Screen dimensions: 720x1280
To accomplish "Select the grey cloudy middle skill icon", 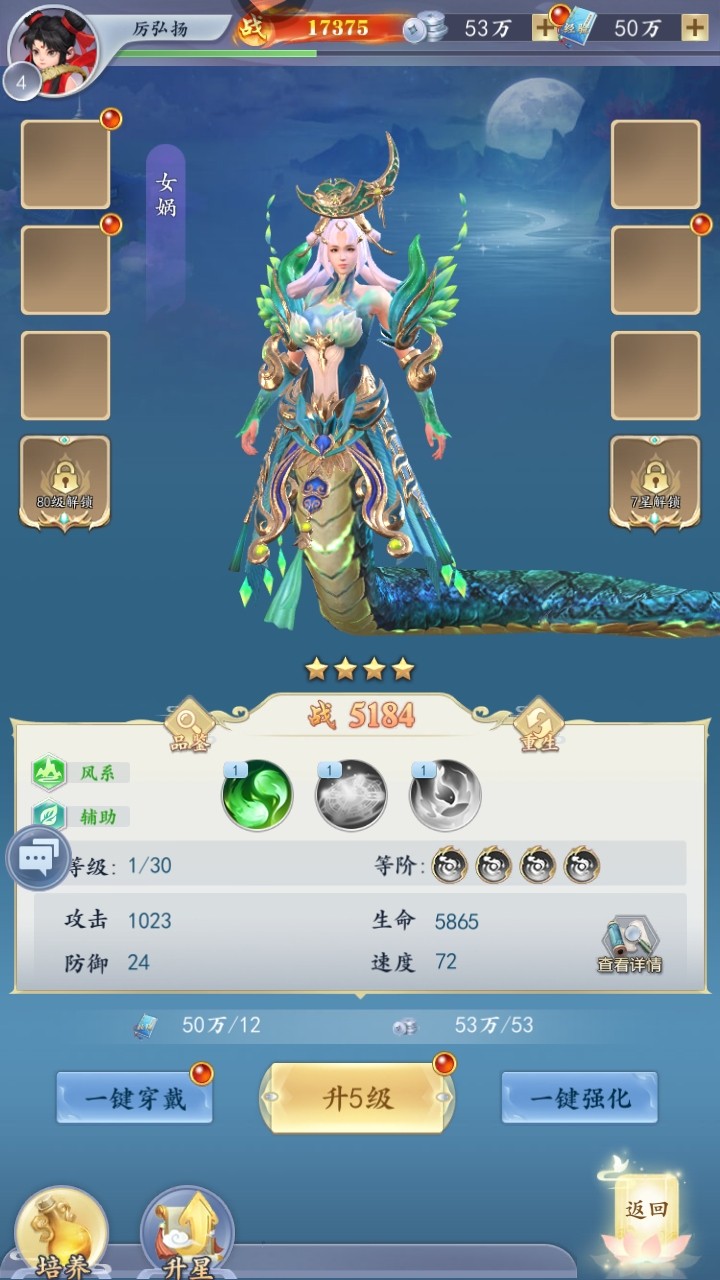I will [351, 796].
